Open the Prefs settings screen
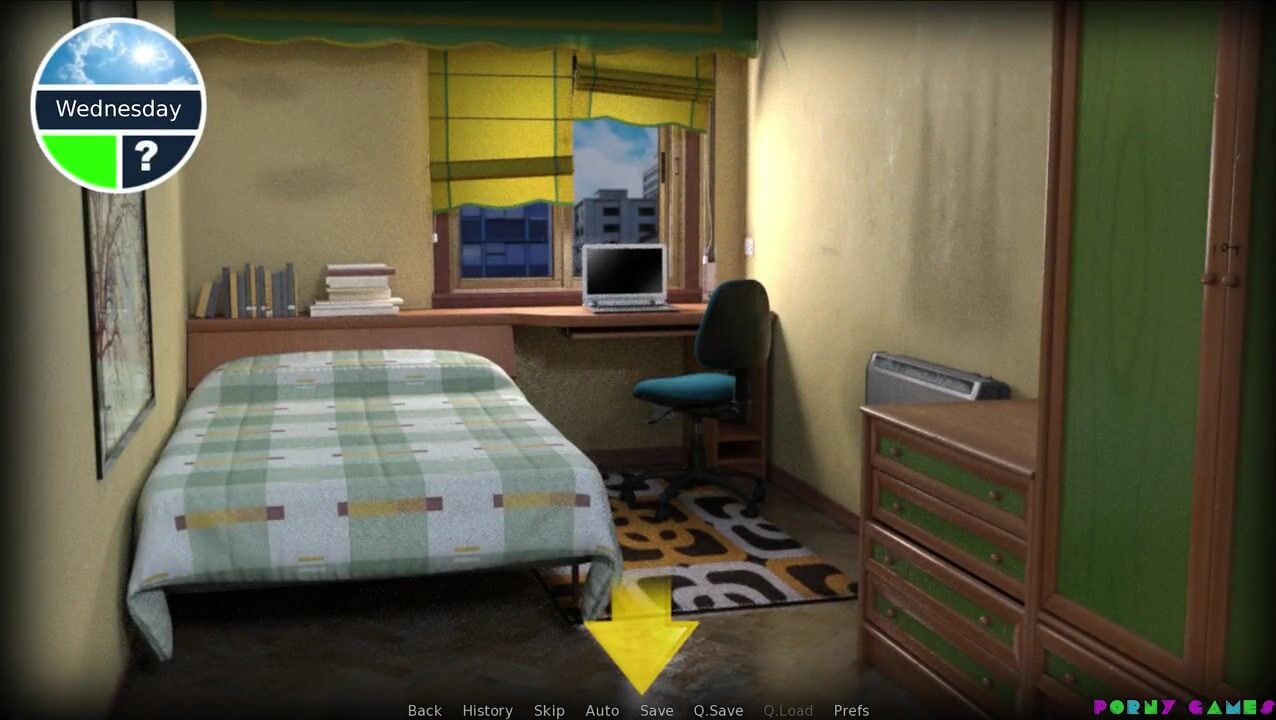Viewport: 1276px width, 720px height. (x=851, y=710)
